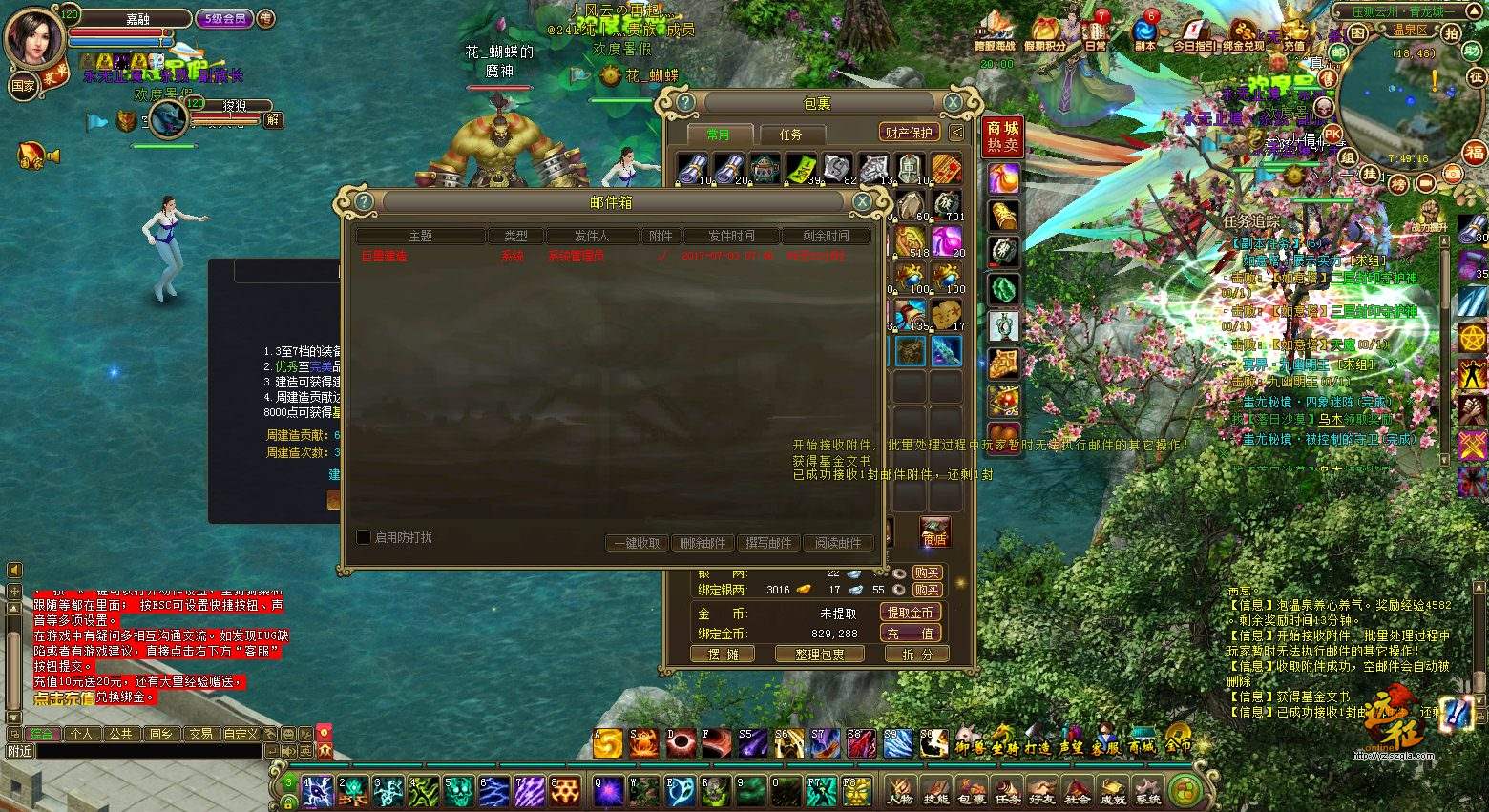This screenshot has width=1489, height=812.
Task: Compose a new mail via 撰写邮件
Action: [768, 543]
